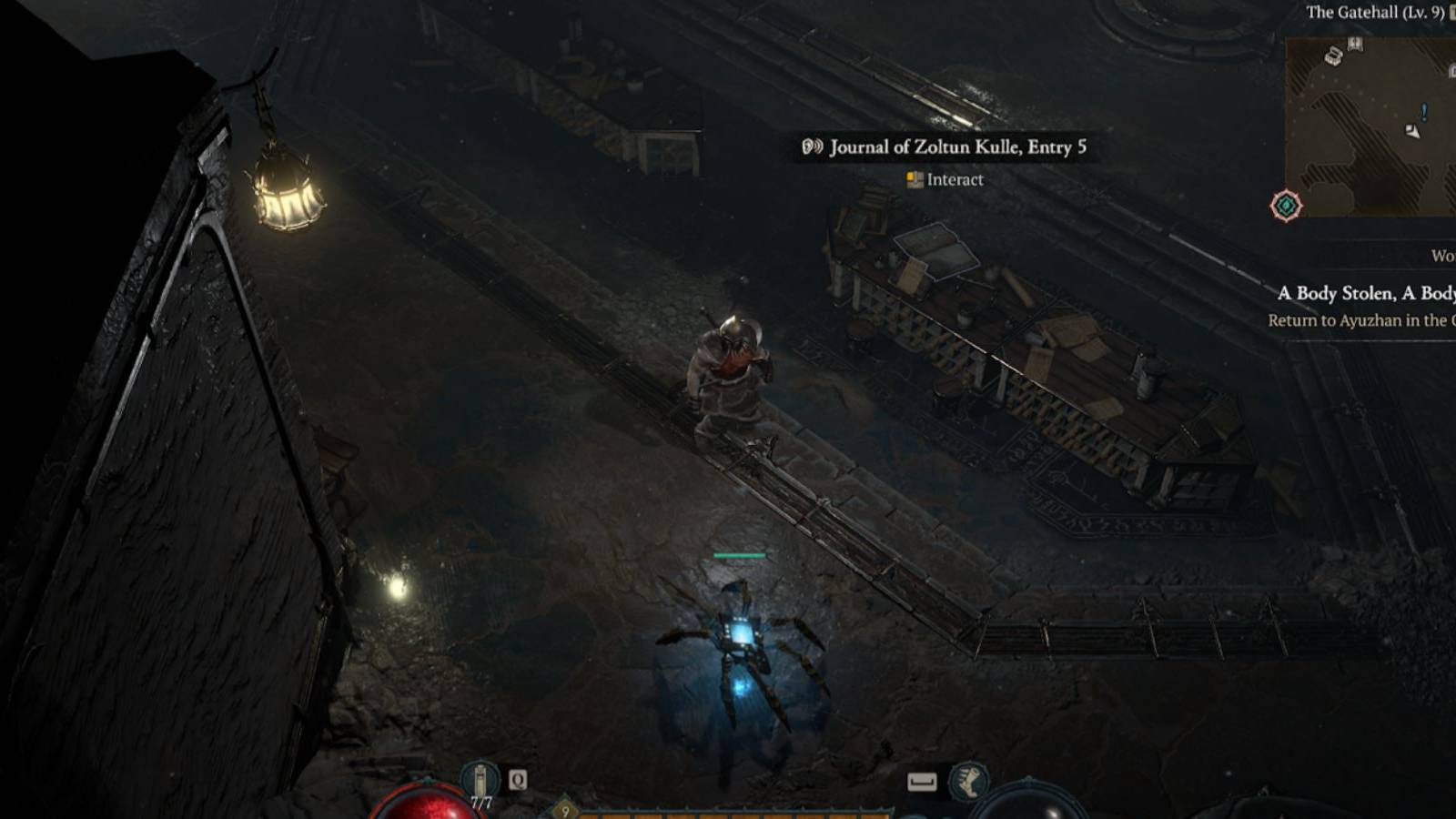Click the healing potion icon
This screenshot has width=1456, height=819.
(x=481, y=781)
